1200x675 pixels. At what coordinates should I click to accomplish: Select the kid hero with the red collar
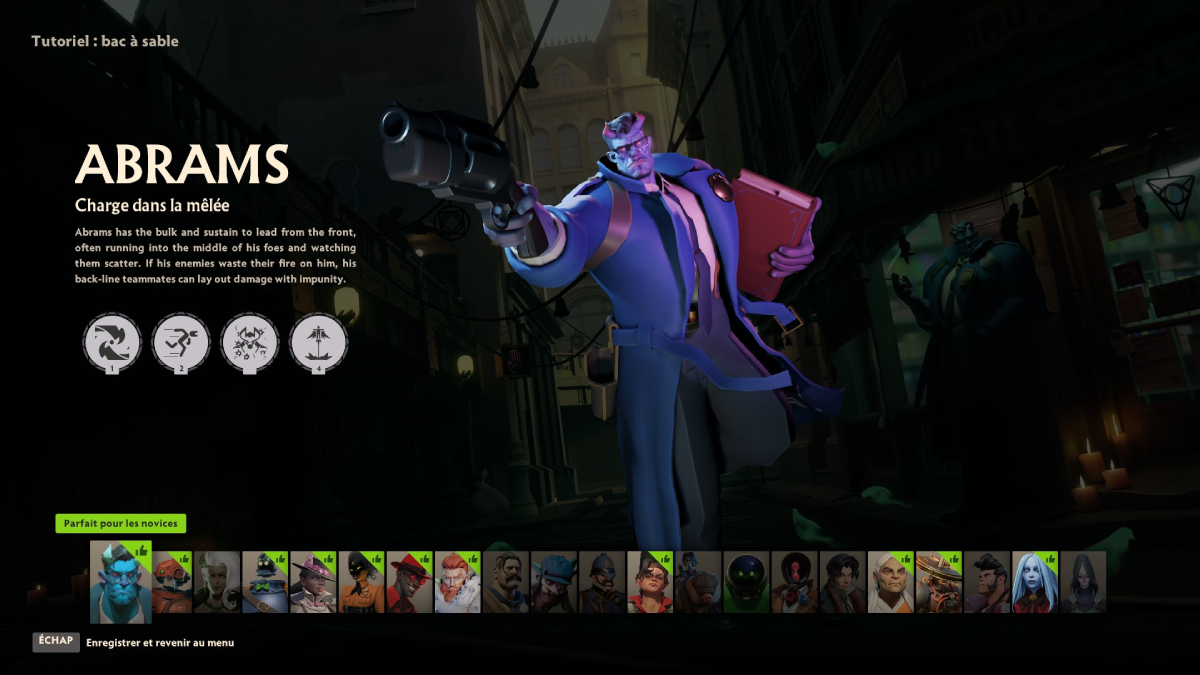tap(649, 582)
